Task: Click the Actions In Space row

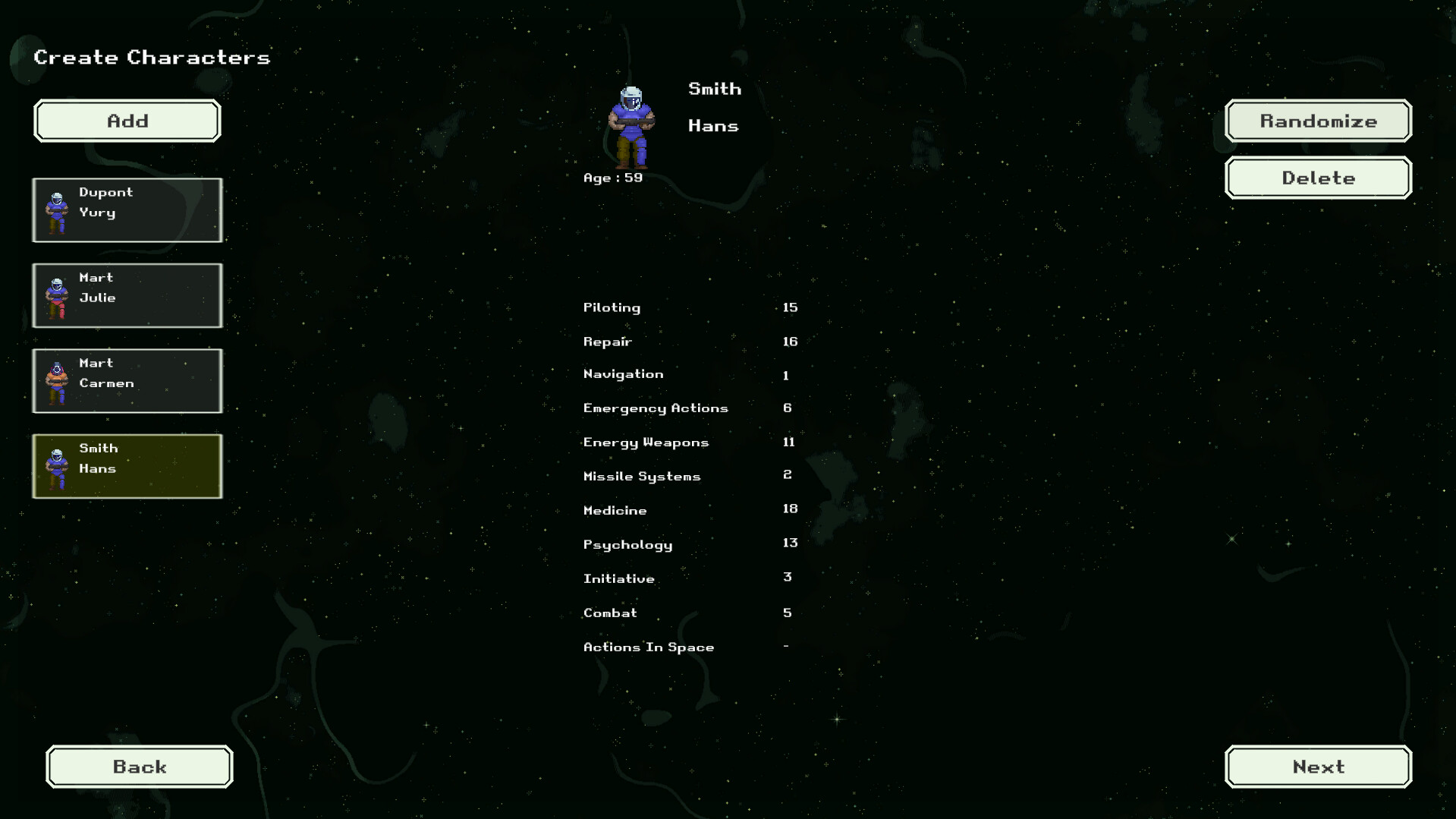Action: (649, 647)
